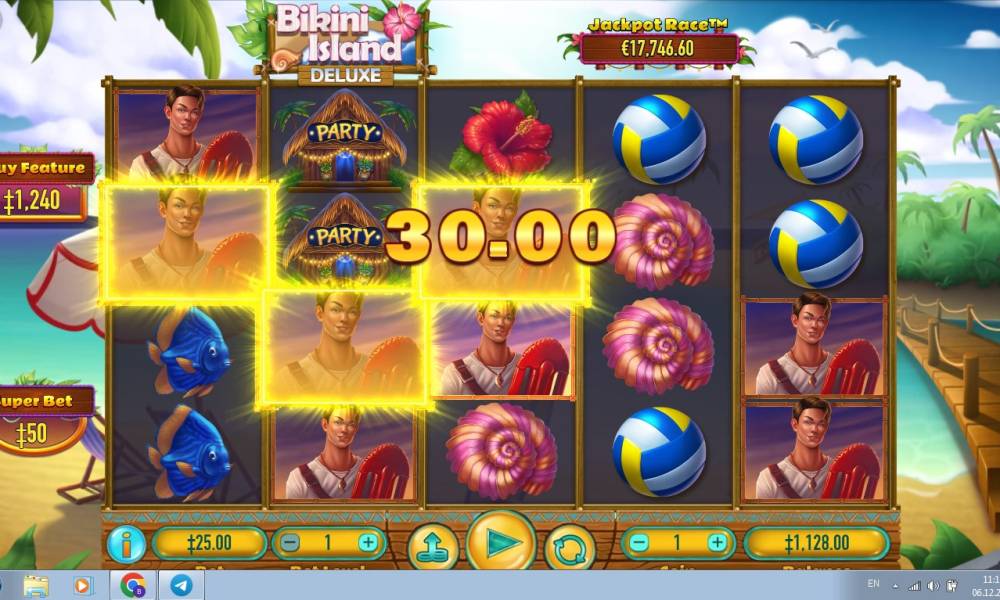
Task: Decrease the bet level
Action: pos(289,543)
